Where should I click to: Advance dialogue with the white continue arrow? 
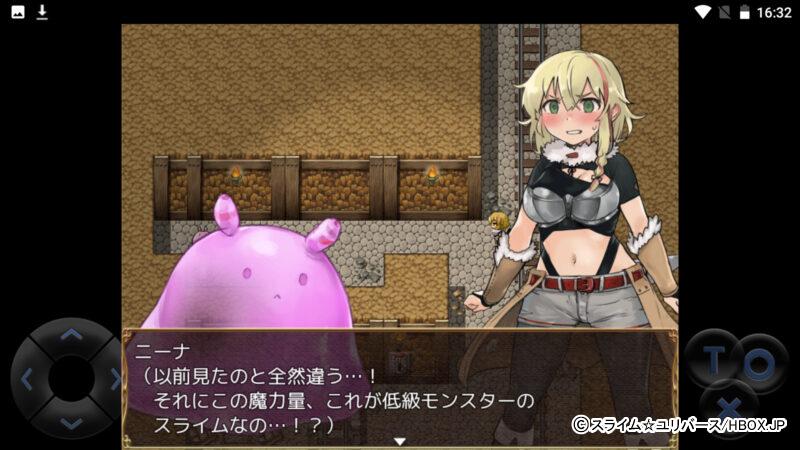[399, 440]
